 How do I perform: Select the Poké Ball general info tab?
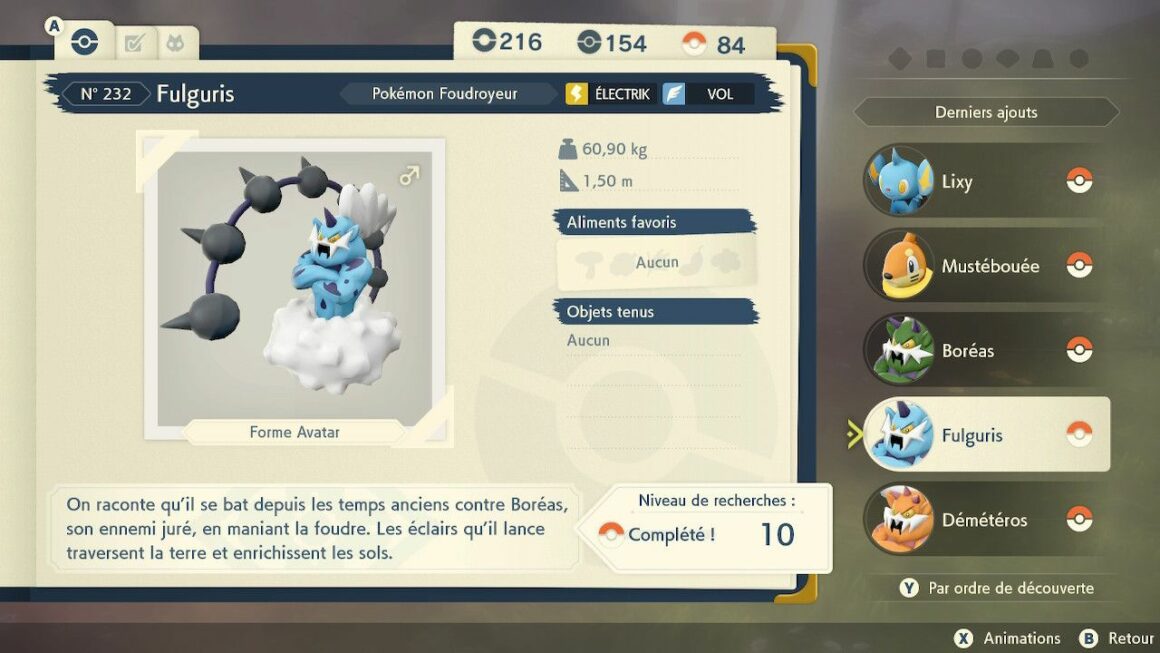(x=85, y=42)
